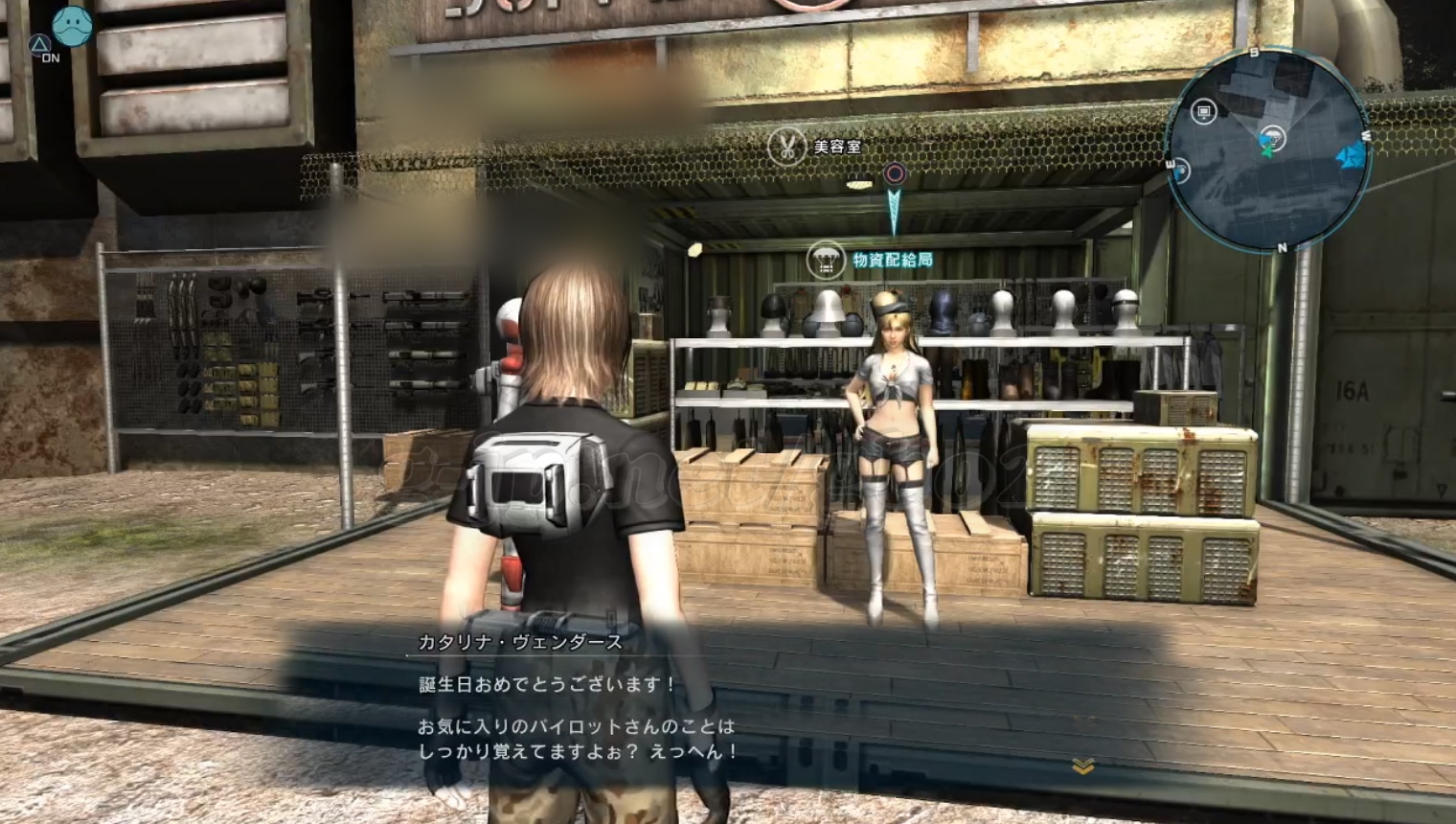Advance dialogue with the yellow arrow

tap(1083, 766)
